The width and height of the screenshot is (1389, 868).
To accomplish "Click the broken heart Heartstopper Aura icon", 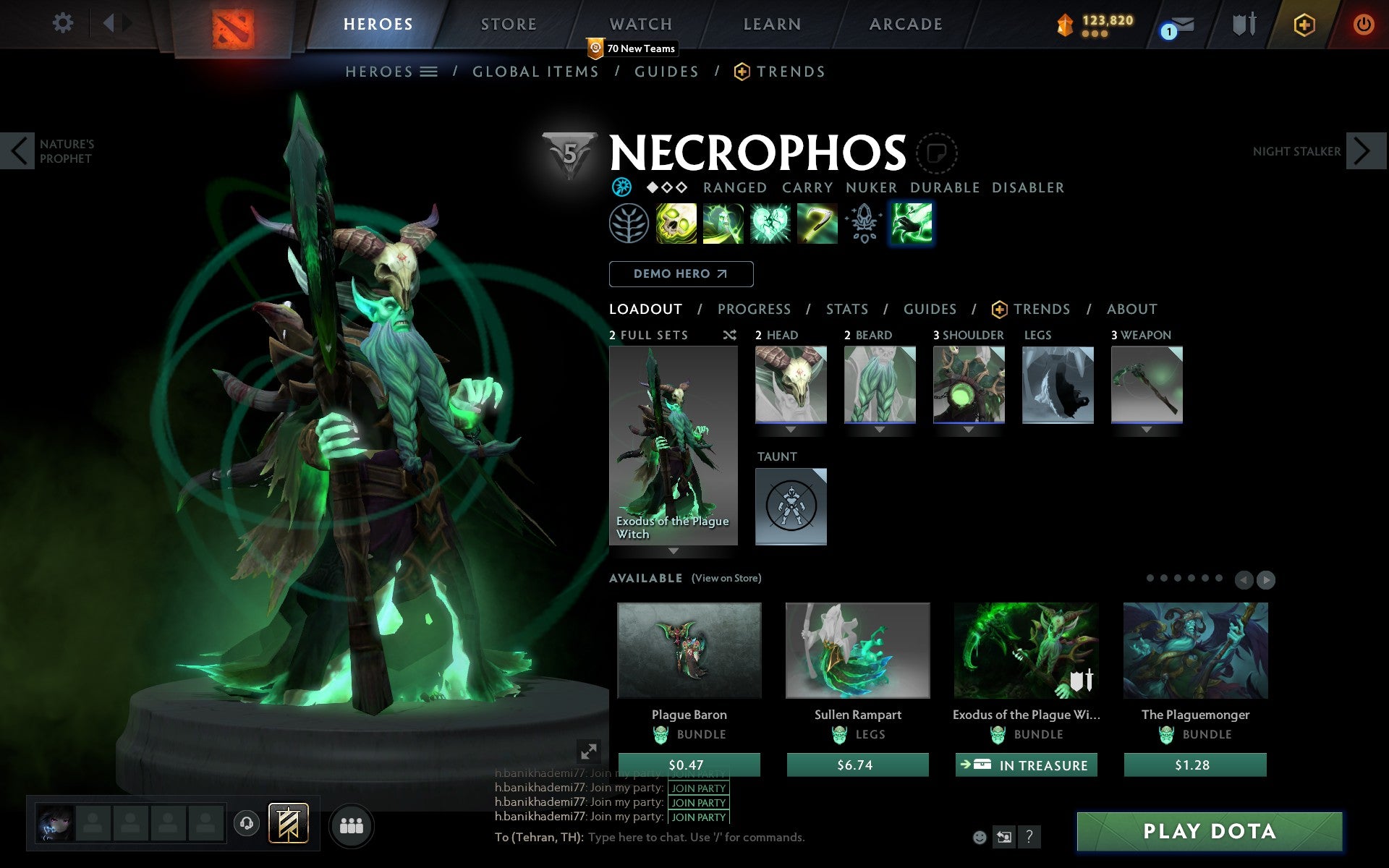I will 770,224.
